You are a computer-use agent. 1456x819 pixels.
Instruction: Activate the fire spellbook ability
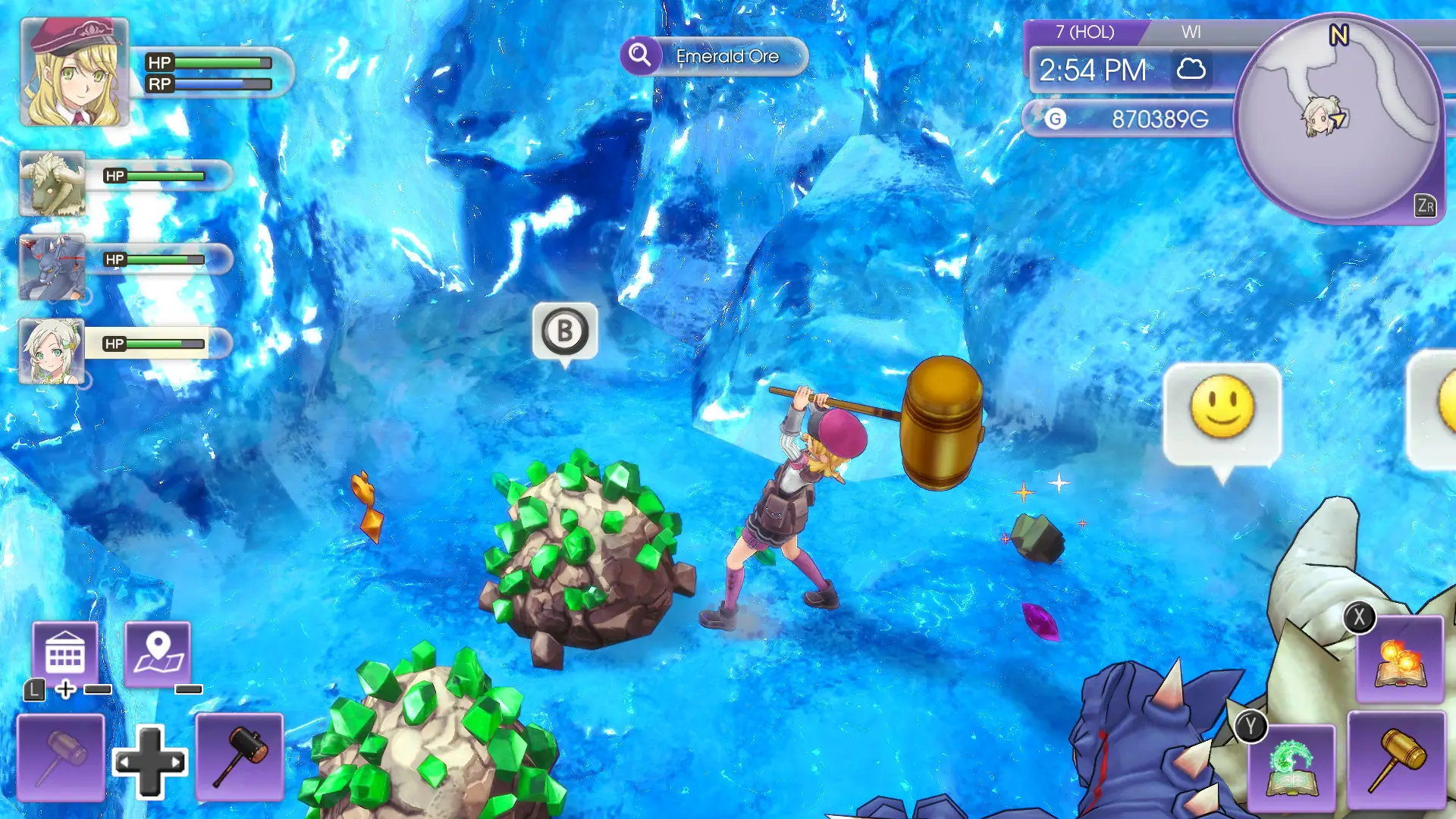coord(1400,660)
